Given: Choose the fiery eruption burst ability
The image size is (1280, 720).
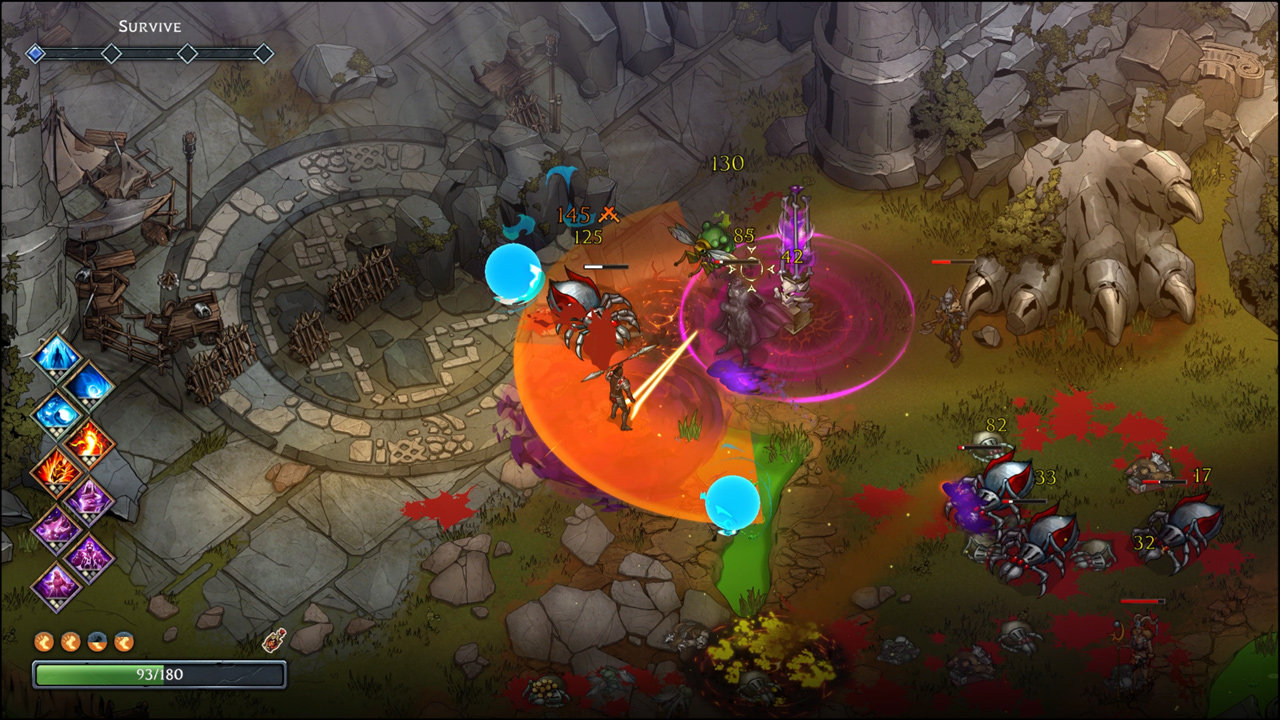Looking at the screenshot, I should 56,469.
